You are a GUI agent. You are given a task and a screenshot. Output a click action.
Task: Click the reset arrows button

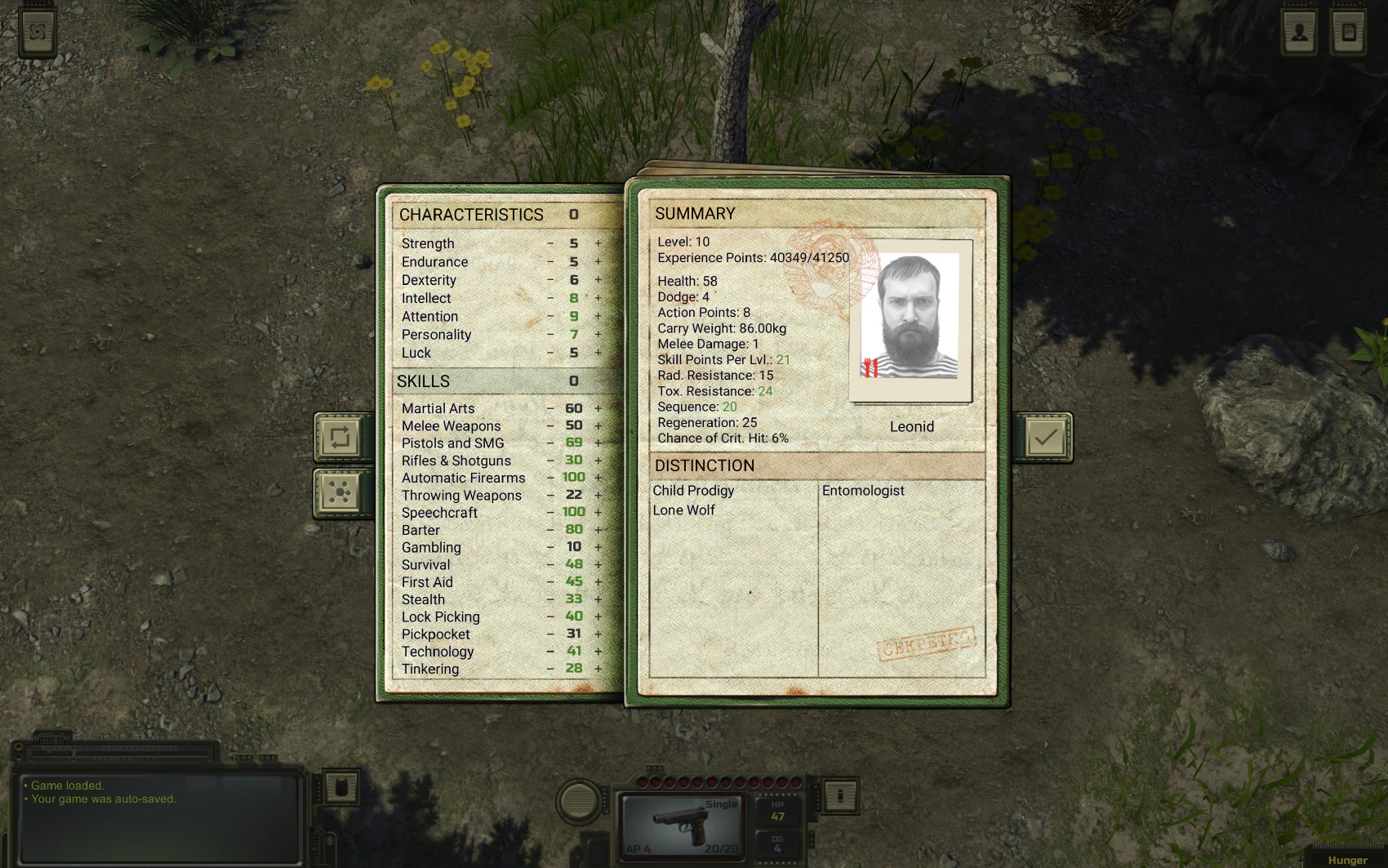click(x=340, y=438)
